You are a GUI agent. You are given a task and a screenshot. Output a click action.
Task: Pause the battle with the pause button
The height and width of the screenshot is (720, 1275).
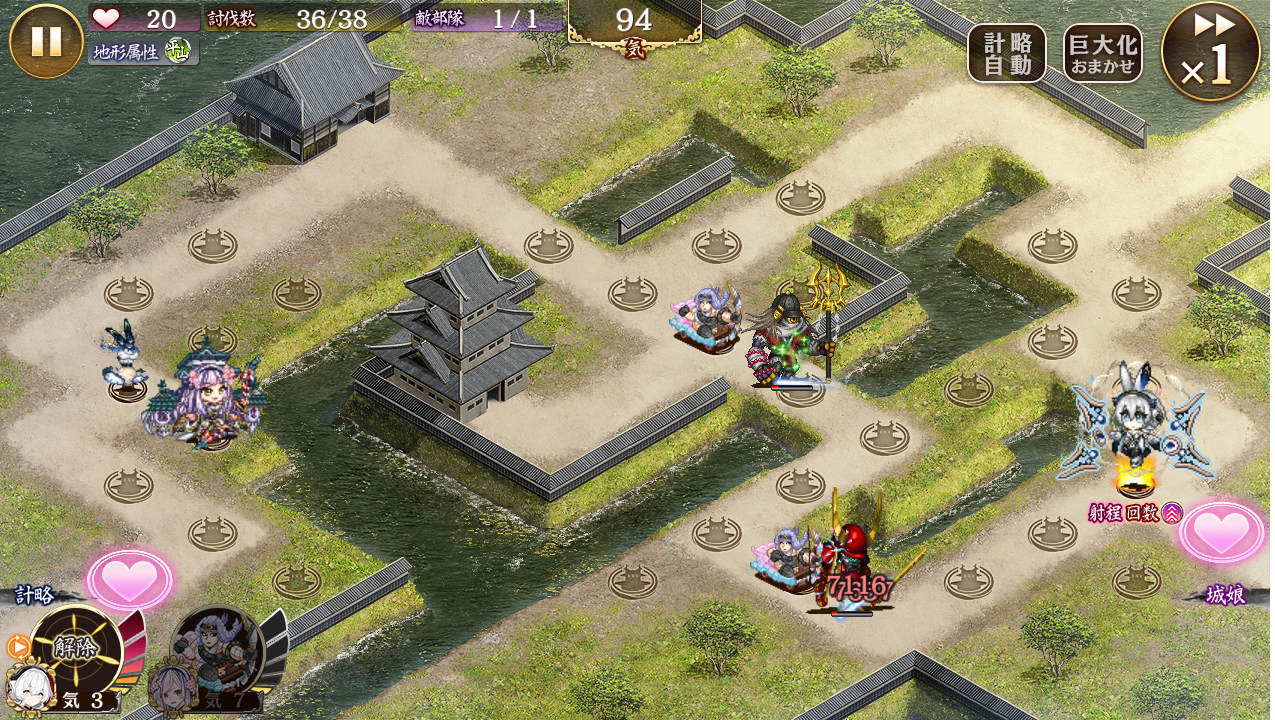46,41
